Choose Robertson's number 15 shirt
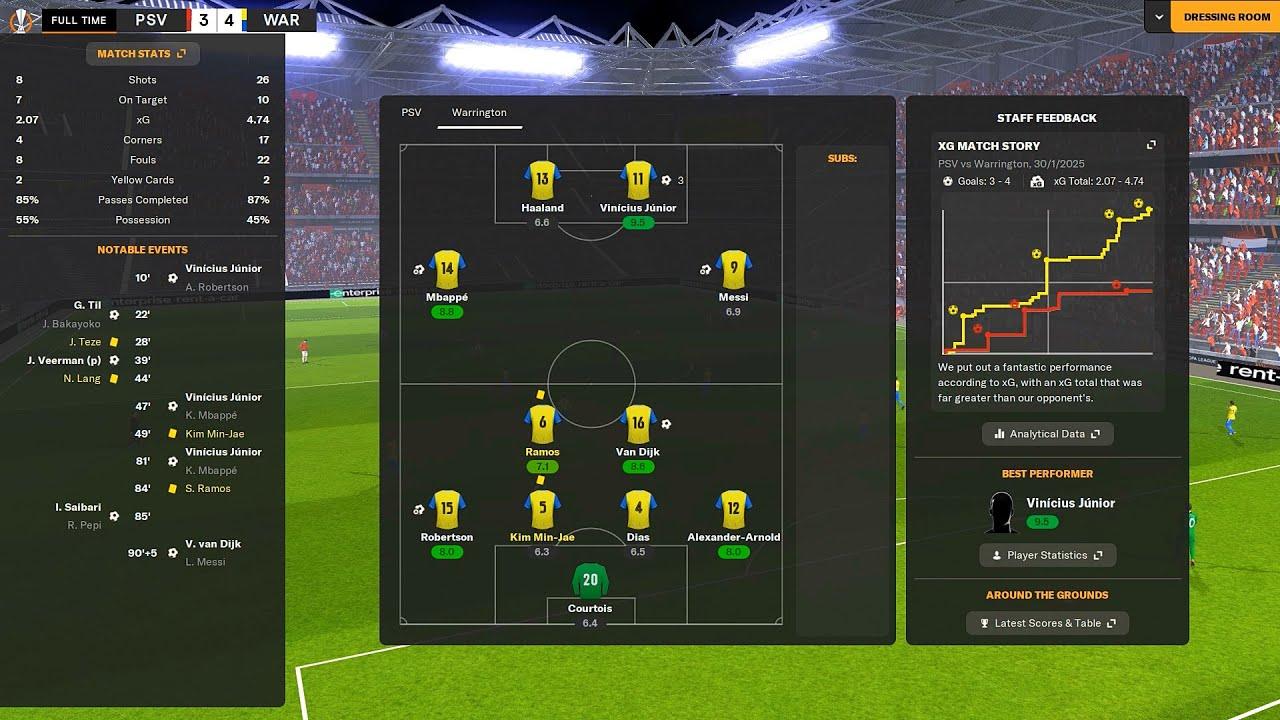This screenshot has width=1280, height=720. point(446,509)
